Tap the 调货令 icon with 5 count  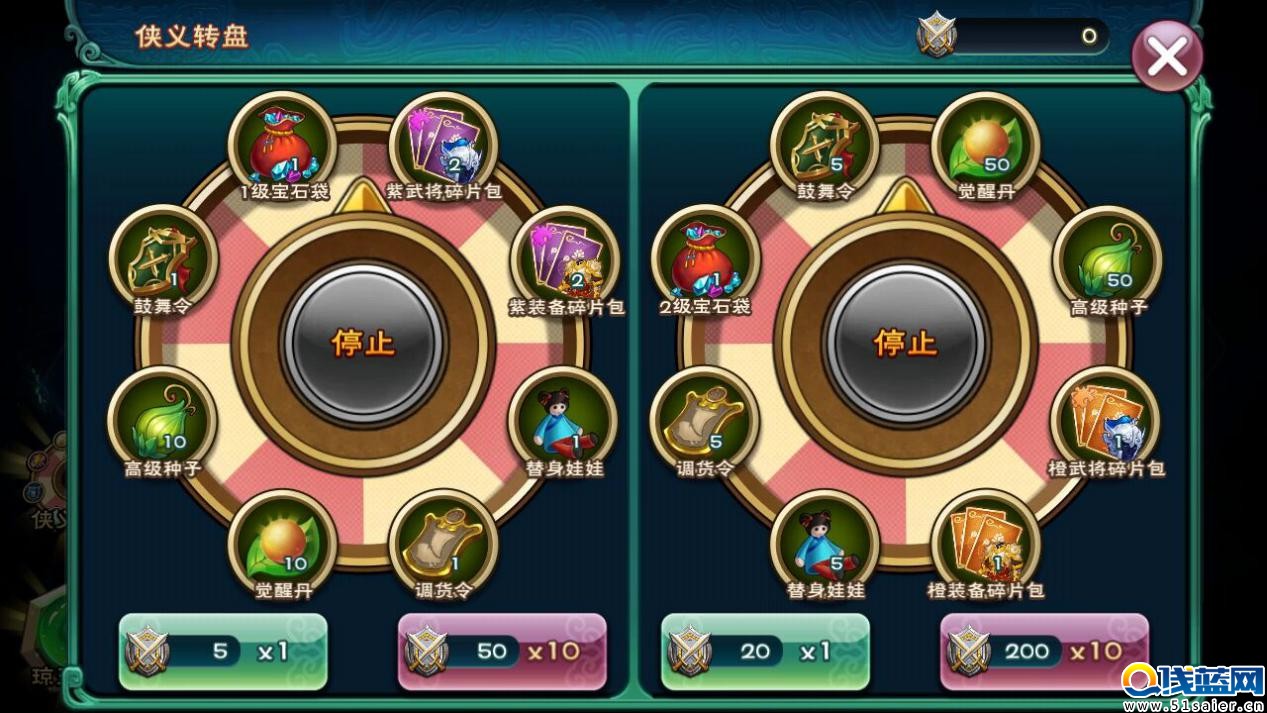pos(705,422)
